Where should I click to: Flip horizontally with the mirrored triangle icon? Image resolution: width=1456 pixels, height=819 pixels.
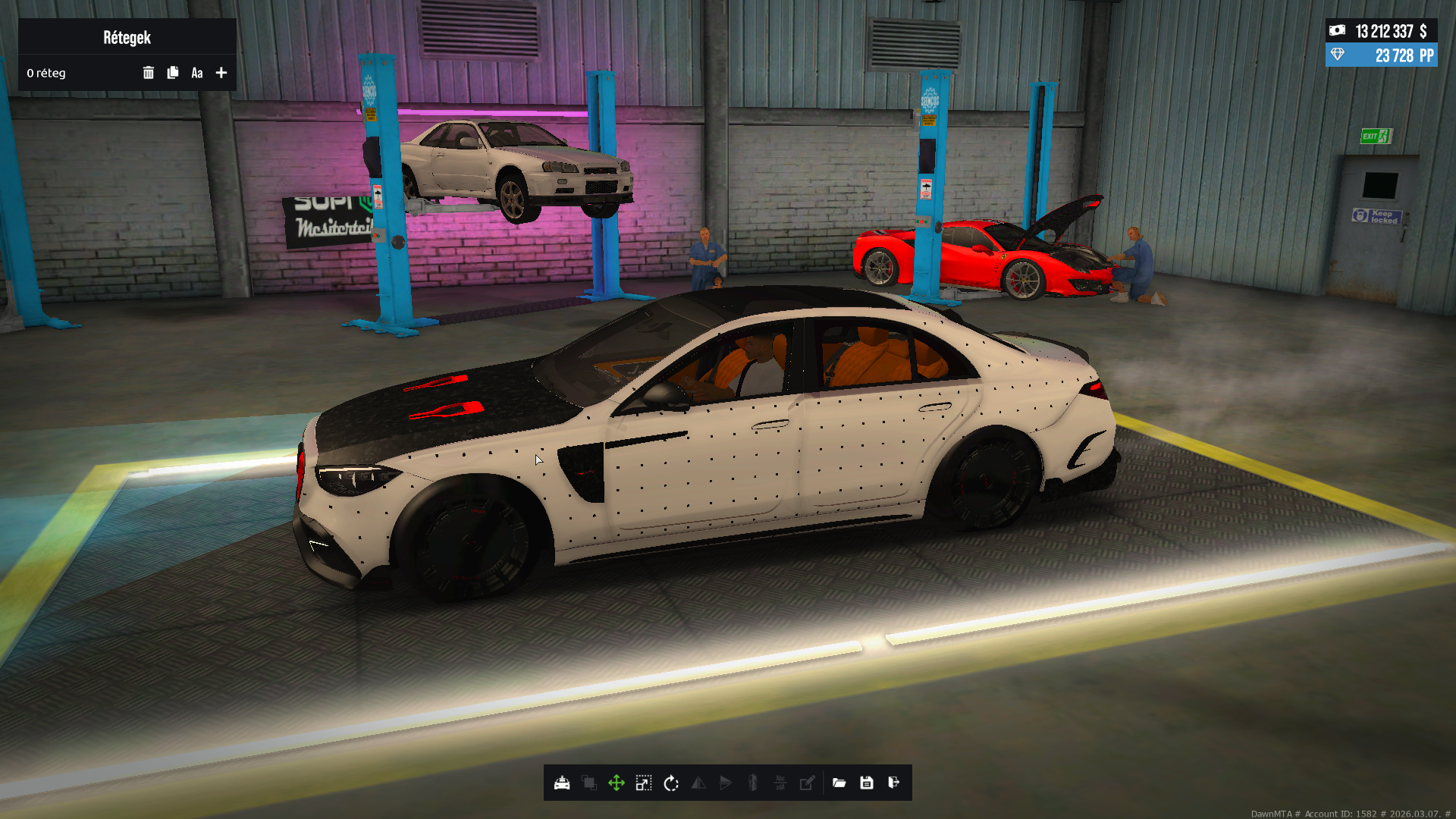(x=698, y=783)
